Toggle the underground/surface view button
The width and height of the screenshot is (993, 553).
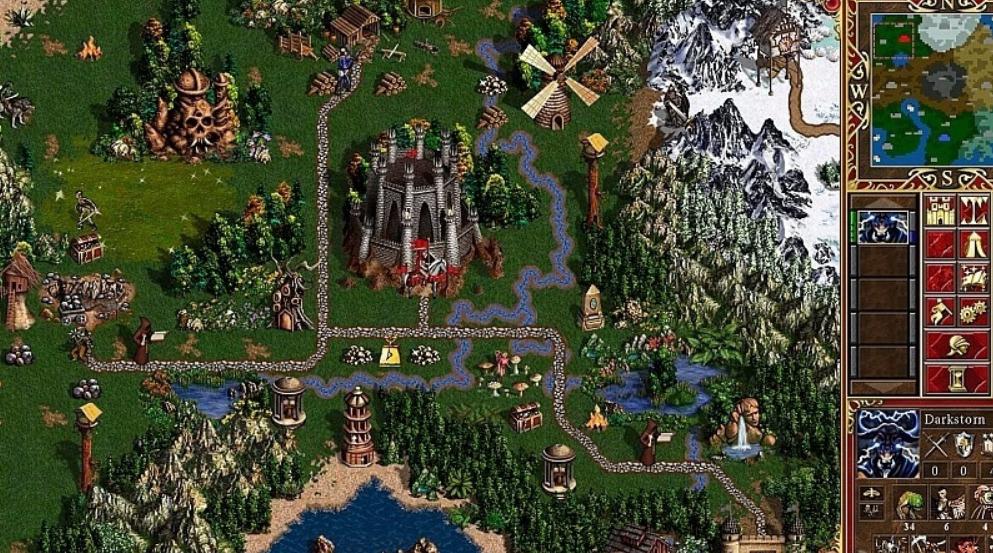(974, 210)
